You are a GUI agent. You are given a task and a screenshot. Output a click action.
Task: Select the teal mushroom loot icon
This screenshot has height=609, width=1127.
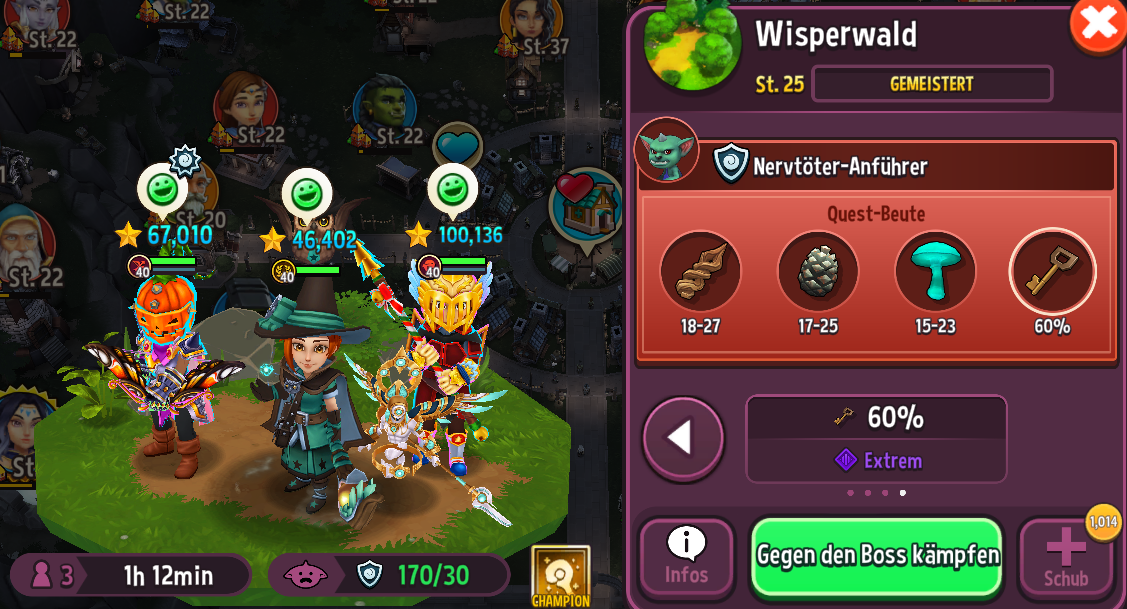tap(935, 271)
